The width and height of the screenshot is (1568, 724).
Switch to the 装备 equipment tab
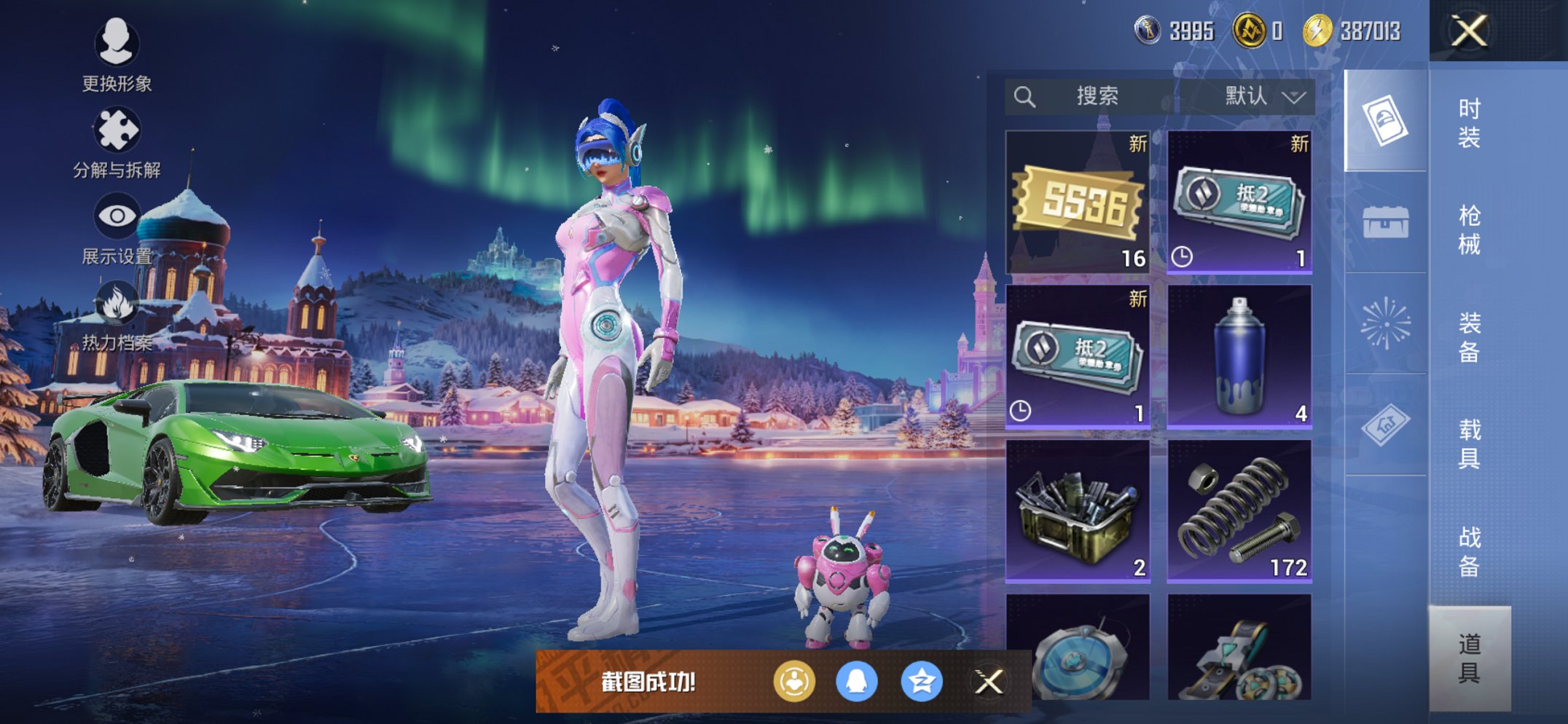tap(1469, 337)
